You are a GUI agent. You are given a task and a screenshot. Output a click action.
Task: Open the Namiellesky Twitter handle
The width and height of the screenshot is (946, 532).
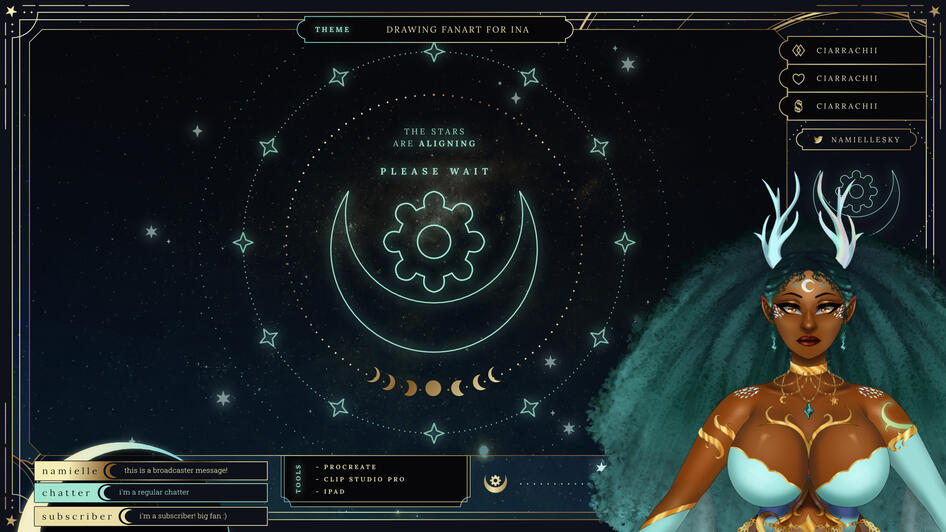[856, 140]
